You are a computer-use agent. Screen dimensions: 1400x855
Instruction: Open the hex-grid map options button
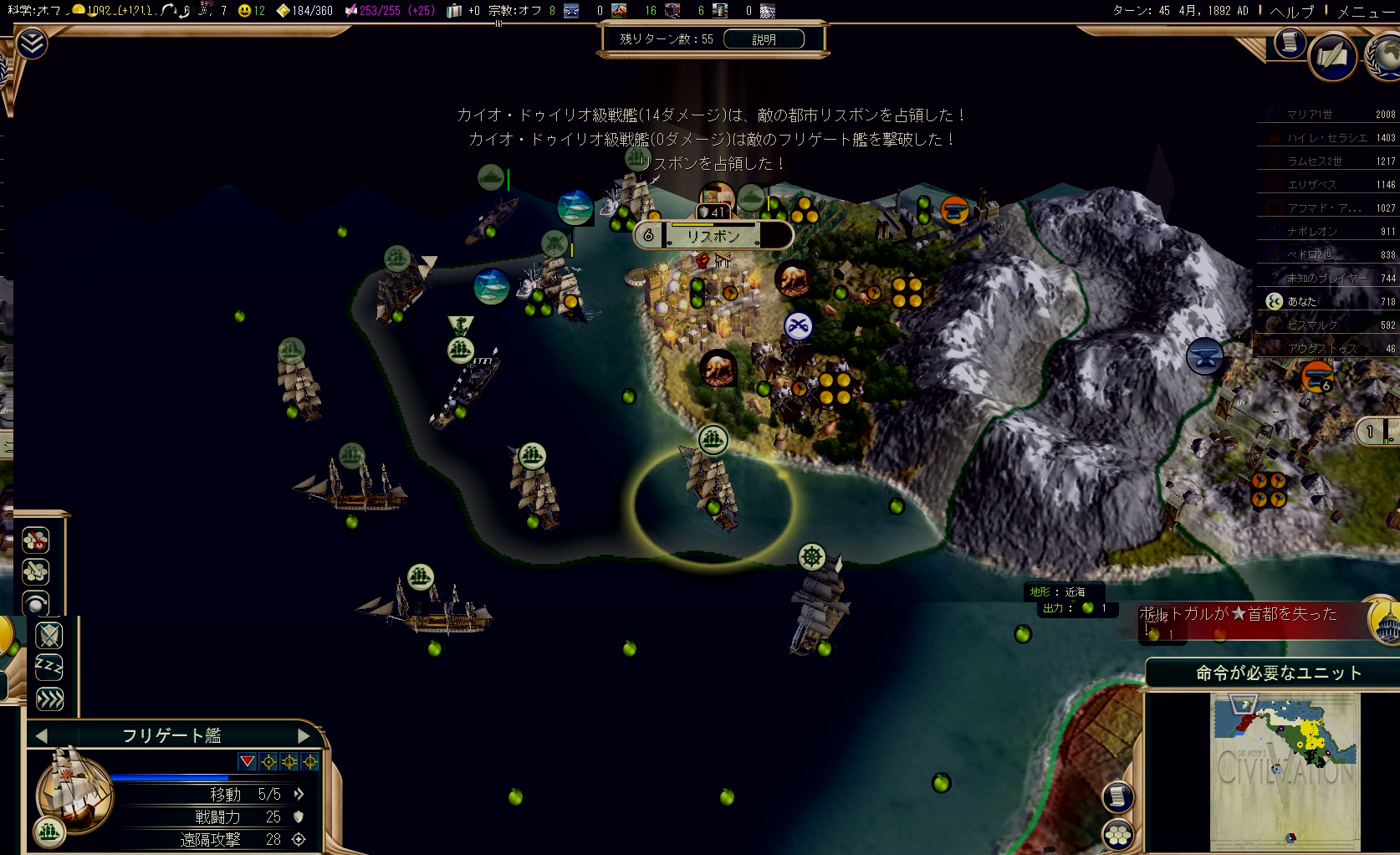point(1118,833)
